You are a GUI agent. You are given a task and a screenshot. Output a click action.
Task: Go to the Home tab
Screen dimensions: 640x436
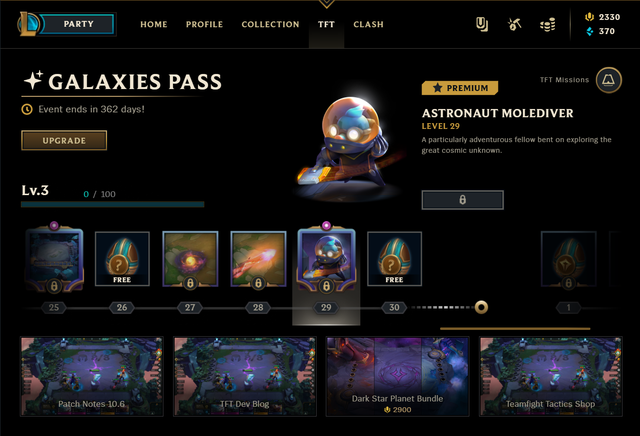coord(154,24)
